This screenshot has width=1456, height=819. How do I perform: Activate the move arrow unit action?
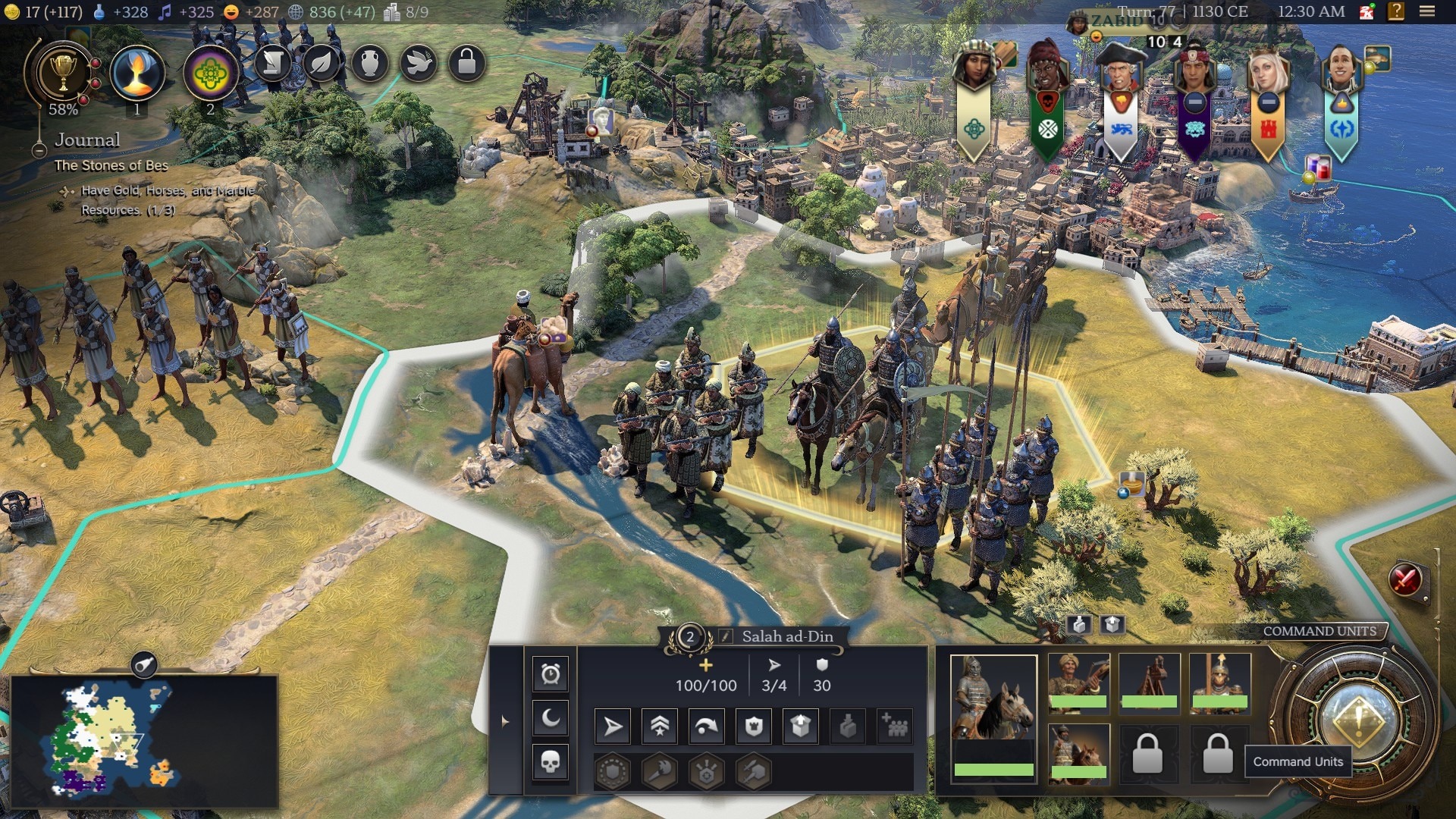(x=613, y=726)
